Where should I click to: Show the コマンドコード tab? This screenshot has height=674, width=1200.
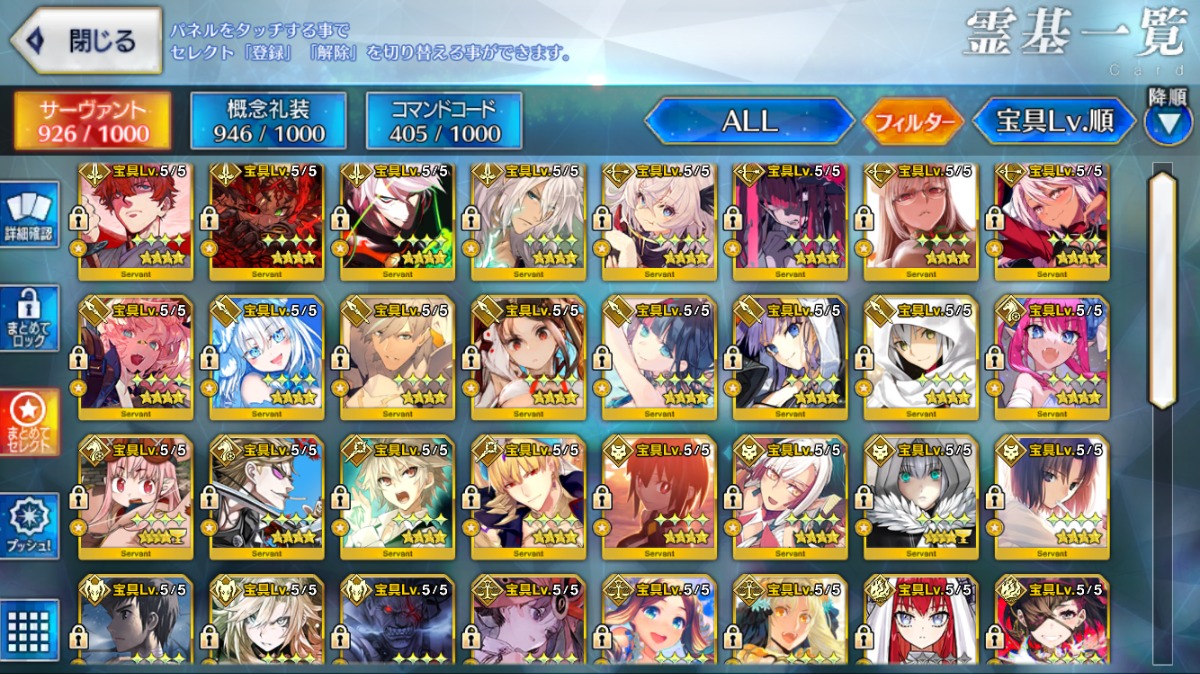[444, 121]
